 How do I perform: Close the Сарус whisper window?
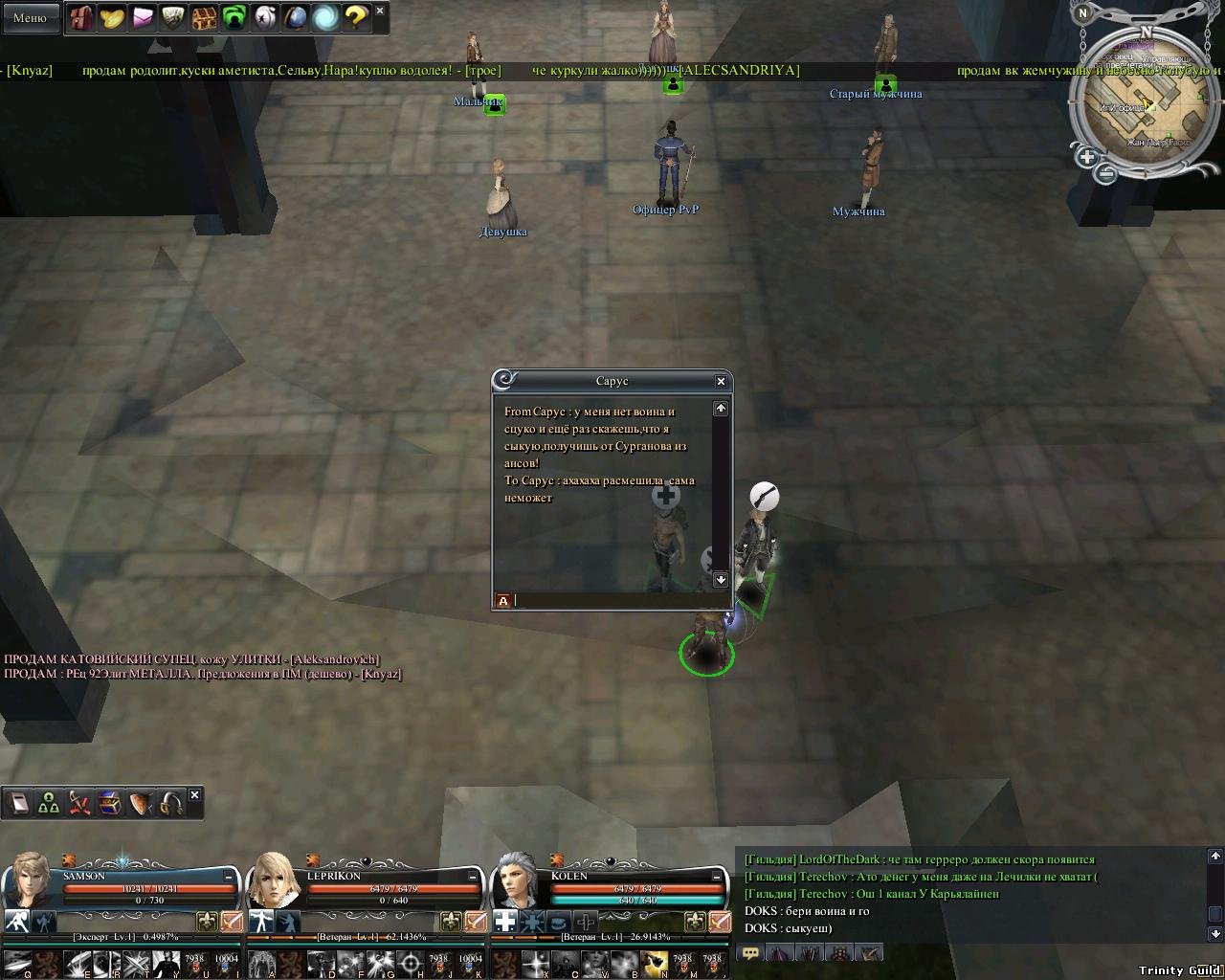[x=721, y=381]
